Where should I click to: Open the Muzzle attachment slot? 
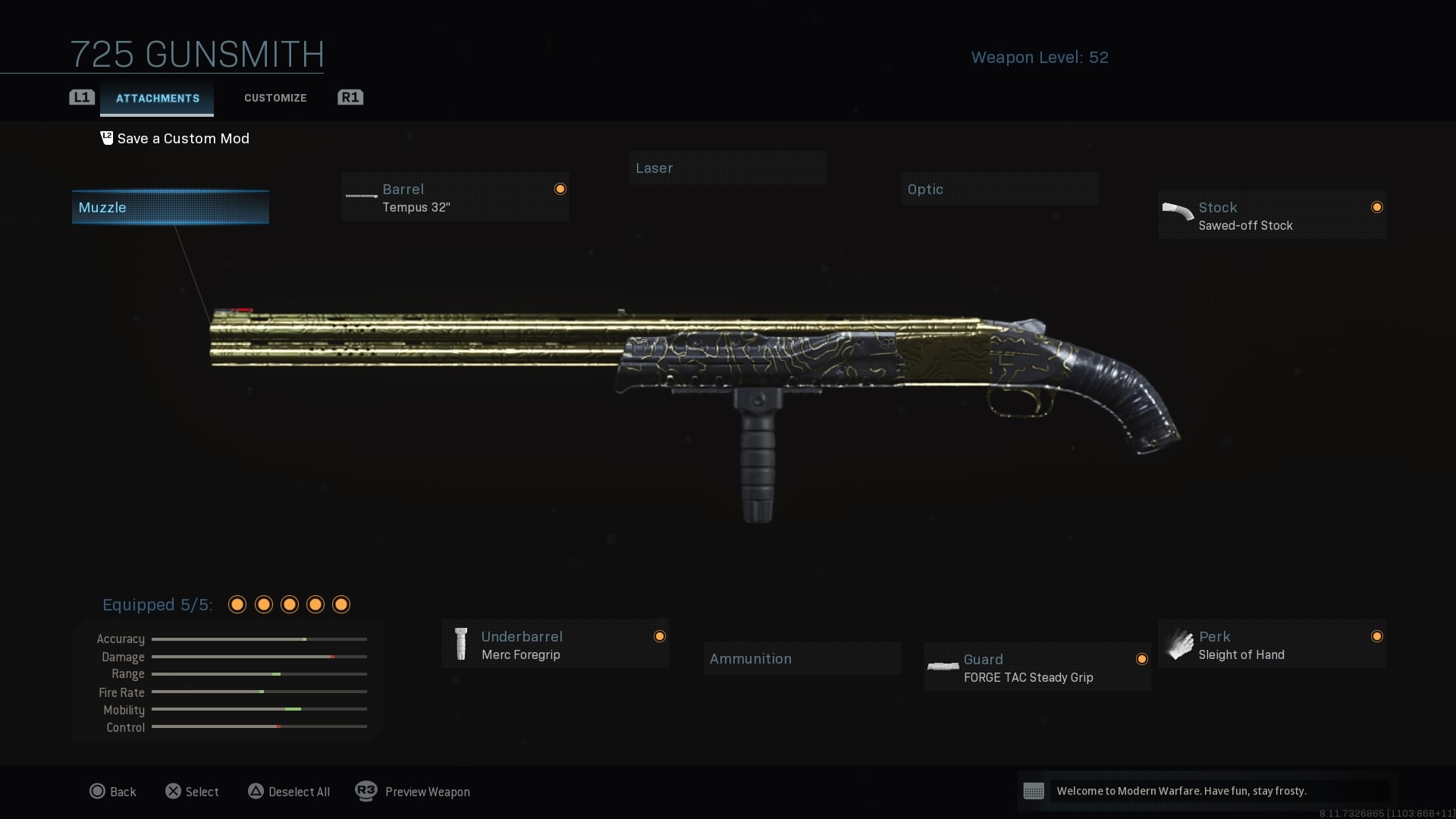169,206
